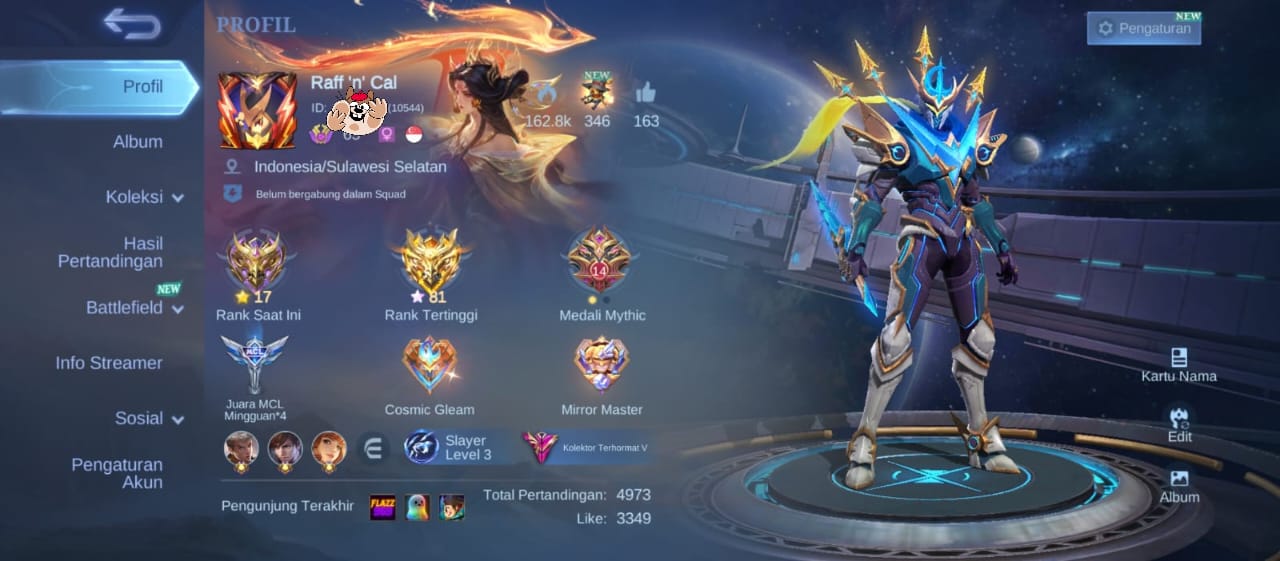Expand the Sosial menu
Screen dimensions: 1280x561
pos(149,418)
